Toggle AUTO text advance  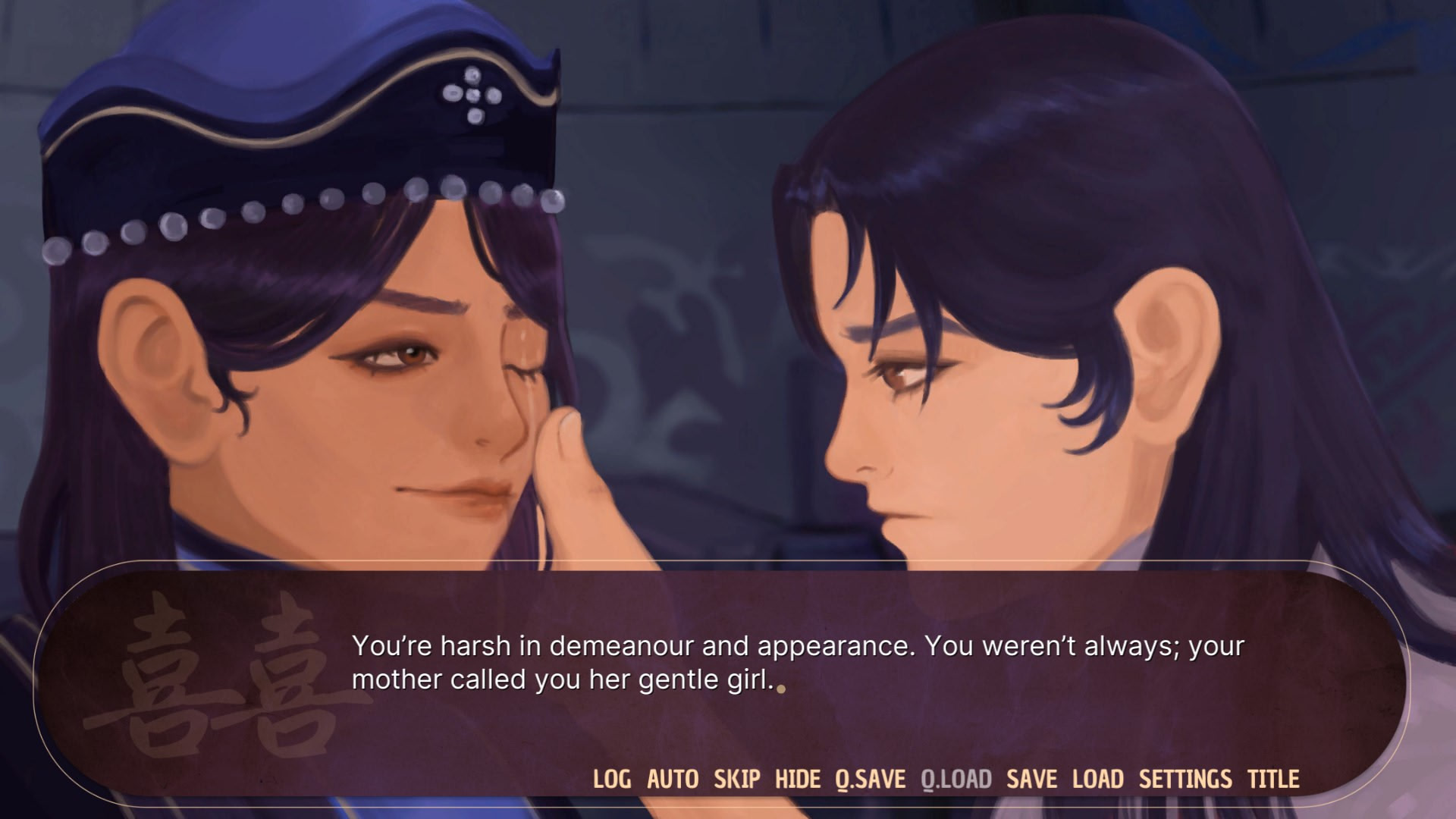coord(672,779)
